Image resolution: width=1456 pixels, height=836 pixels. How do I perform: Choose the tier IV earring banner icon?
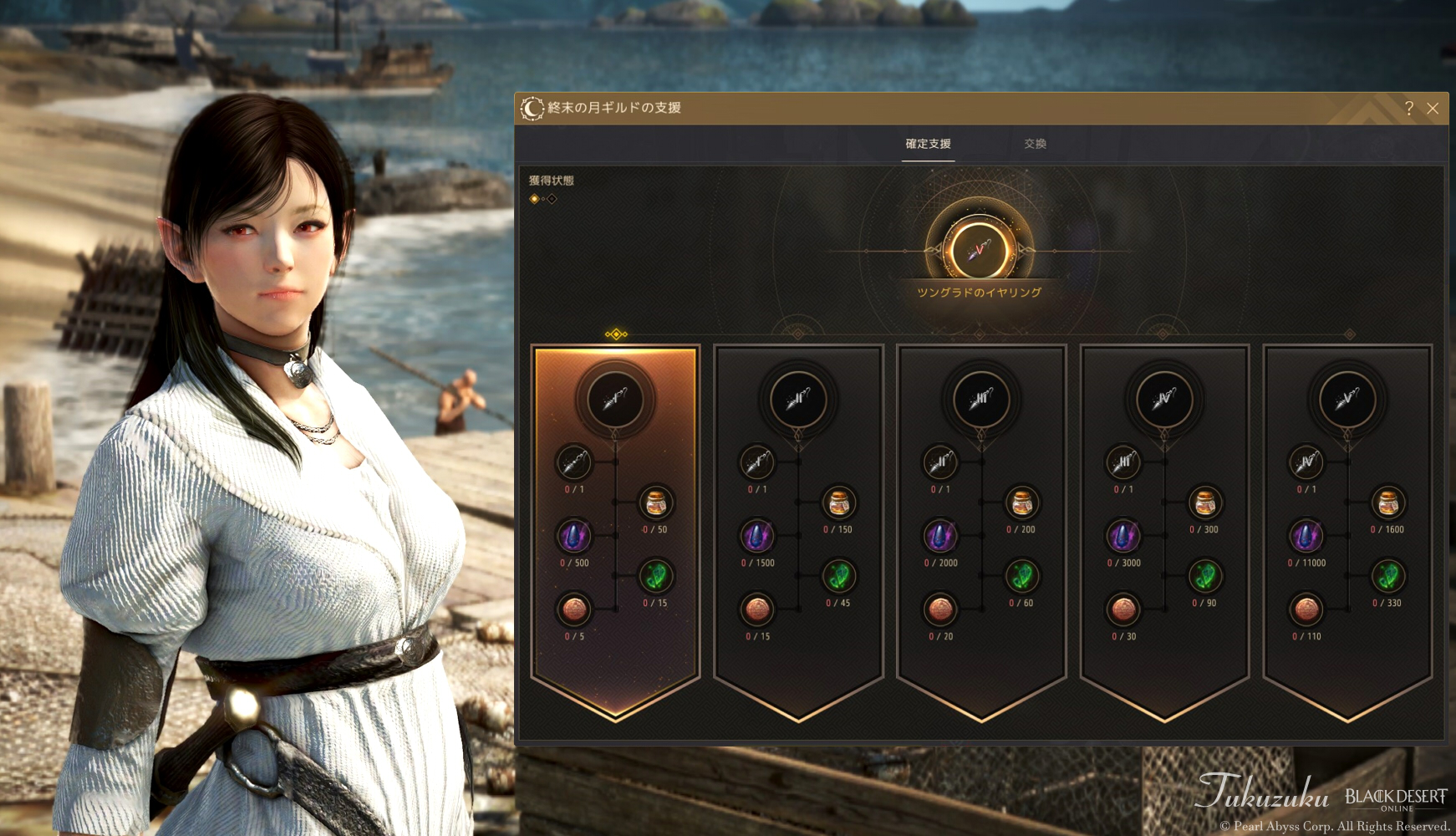(1164, 400)
